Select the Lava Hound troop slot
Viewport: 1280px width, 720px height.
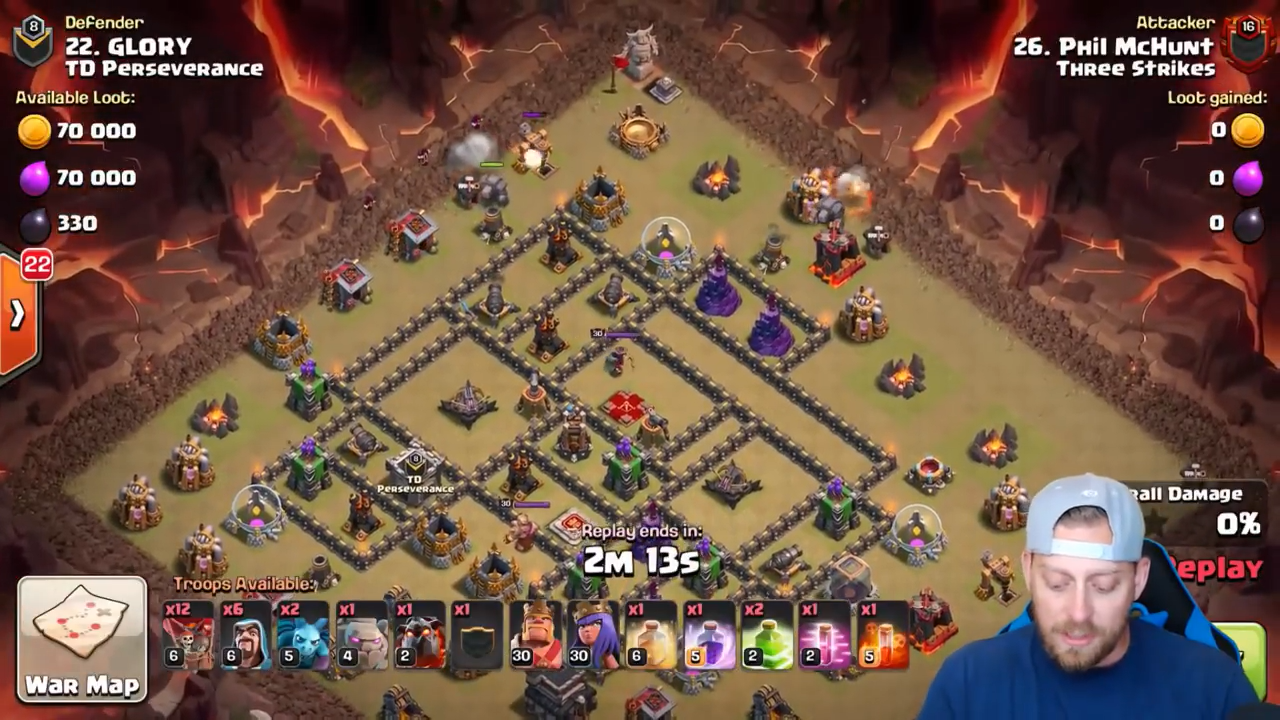[417, 636]
